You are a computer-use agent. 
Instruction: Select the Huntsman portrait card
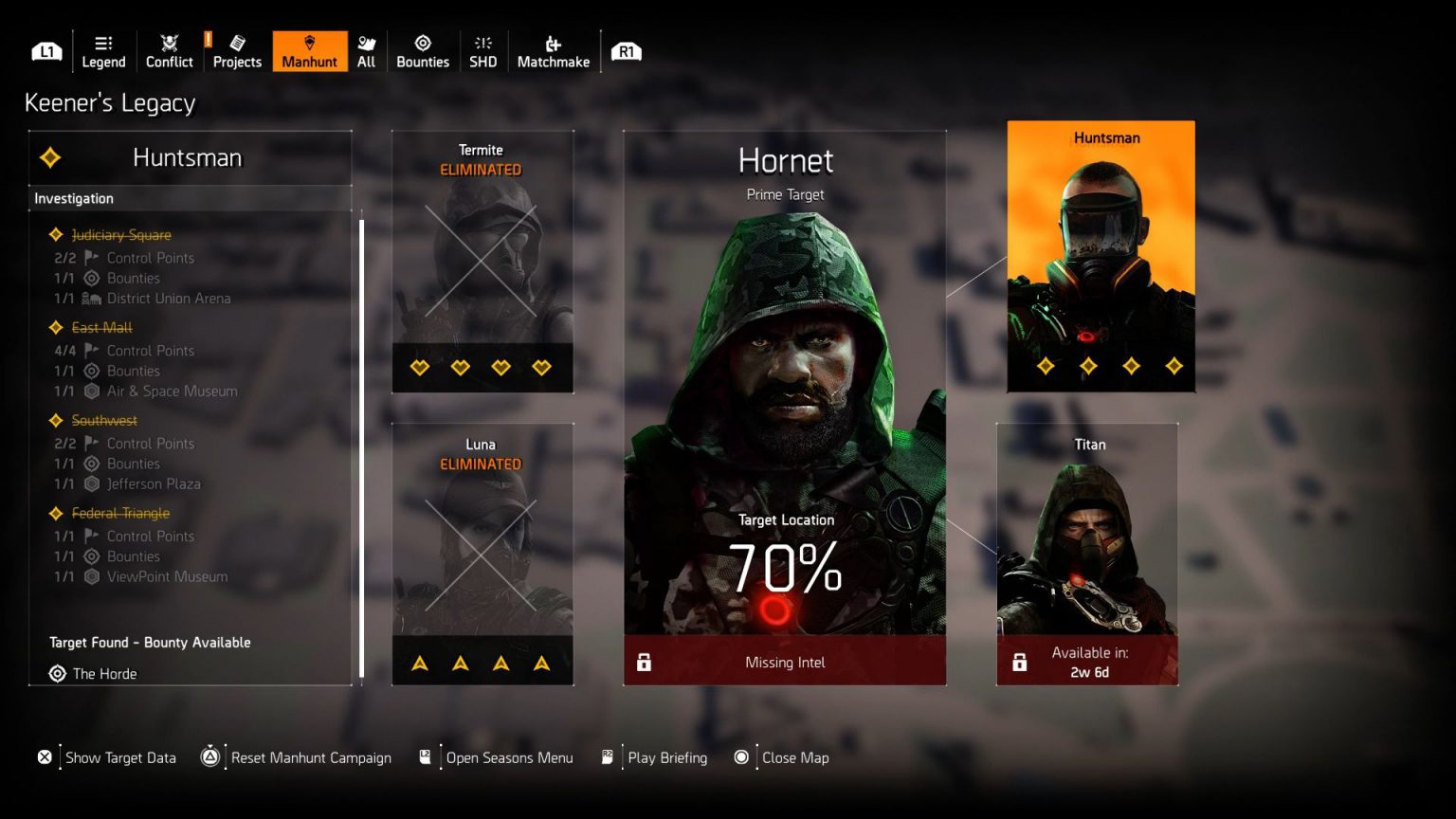1100,256
